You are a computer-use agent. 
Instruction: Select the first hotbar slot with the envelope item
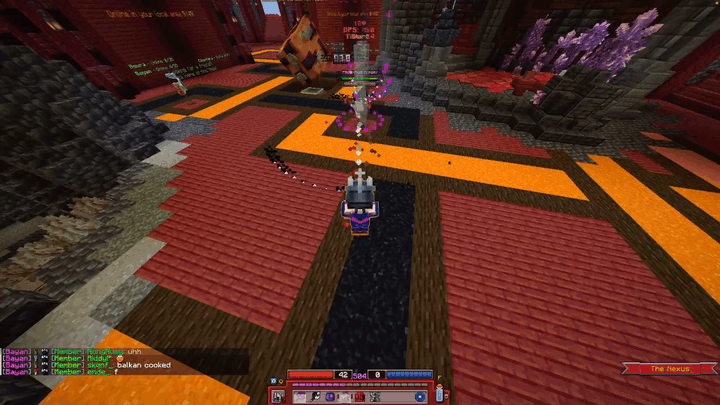(x=300, y=397)
